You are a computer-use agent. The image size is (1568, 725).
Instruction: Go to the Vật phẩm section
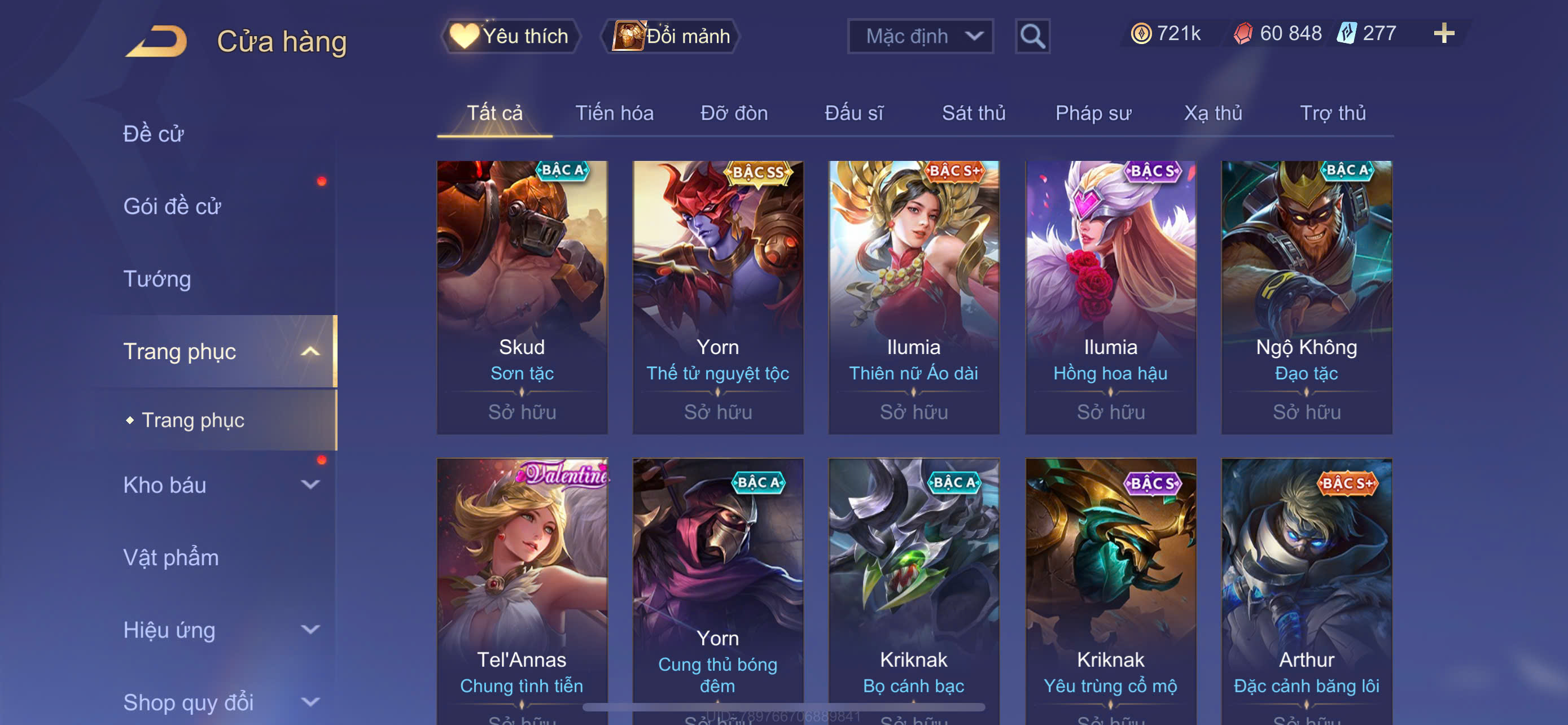click(171, 558)
